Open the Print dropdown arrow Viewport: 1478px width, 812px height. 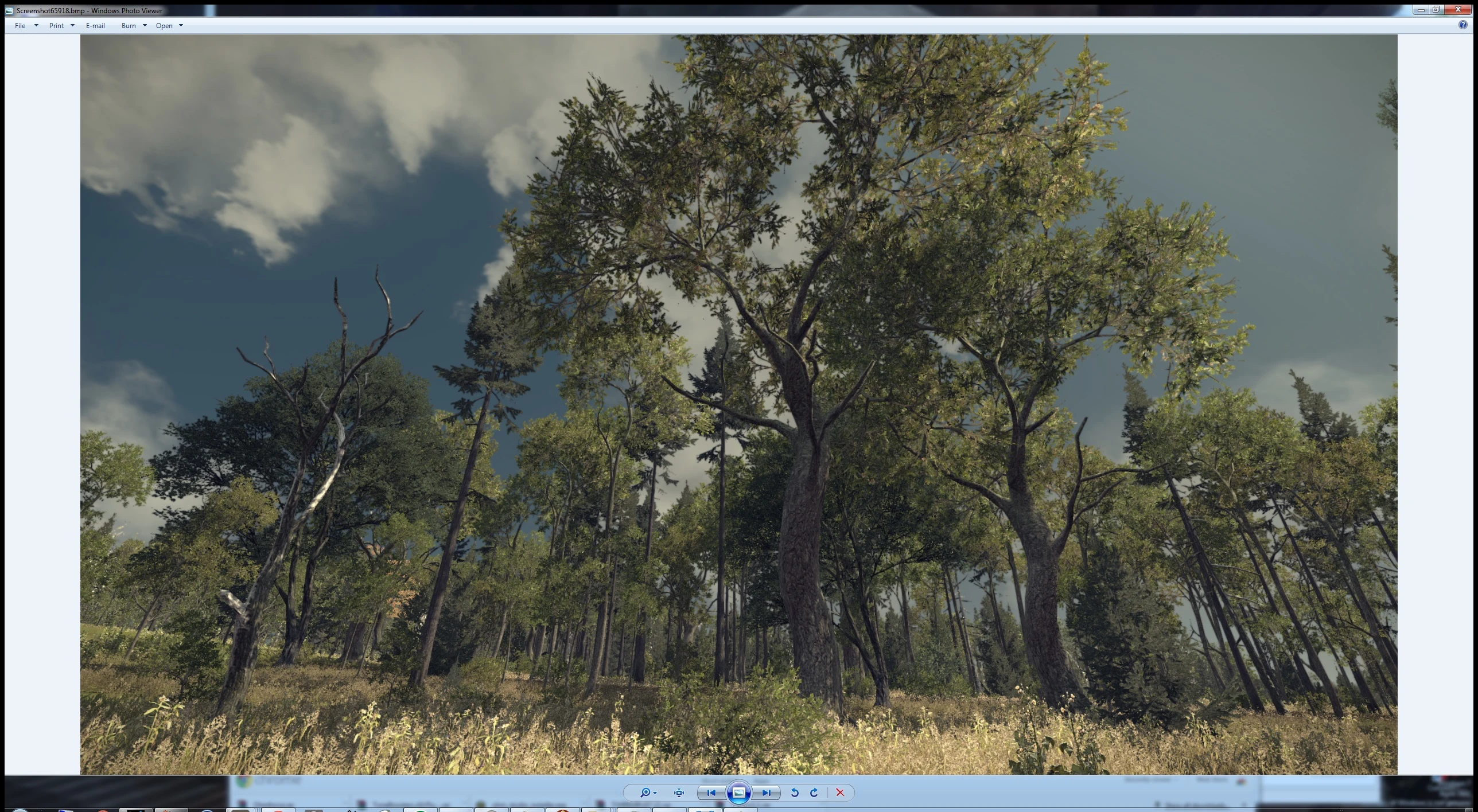(x=72, y=25)
